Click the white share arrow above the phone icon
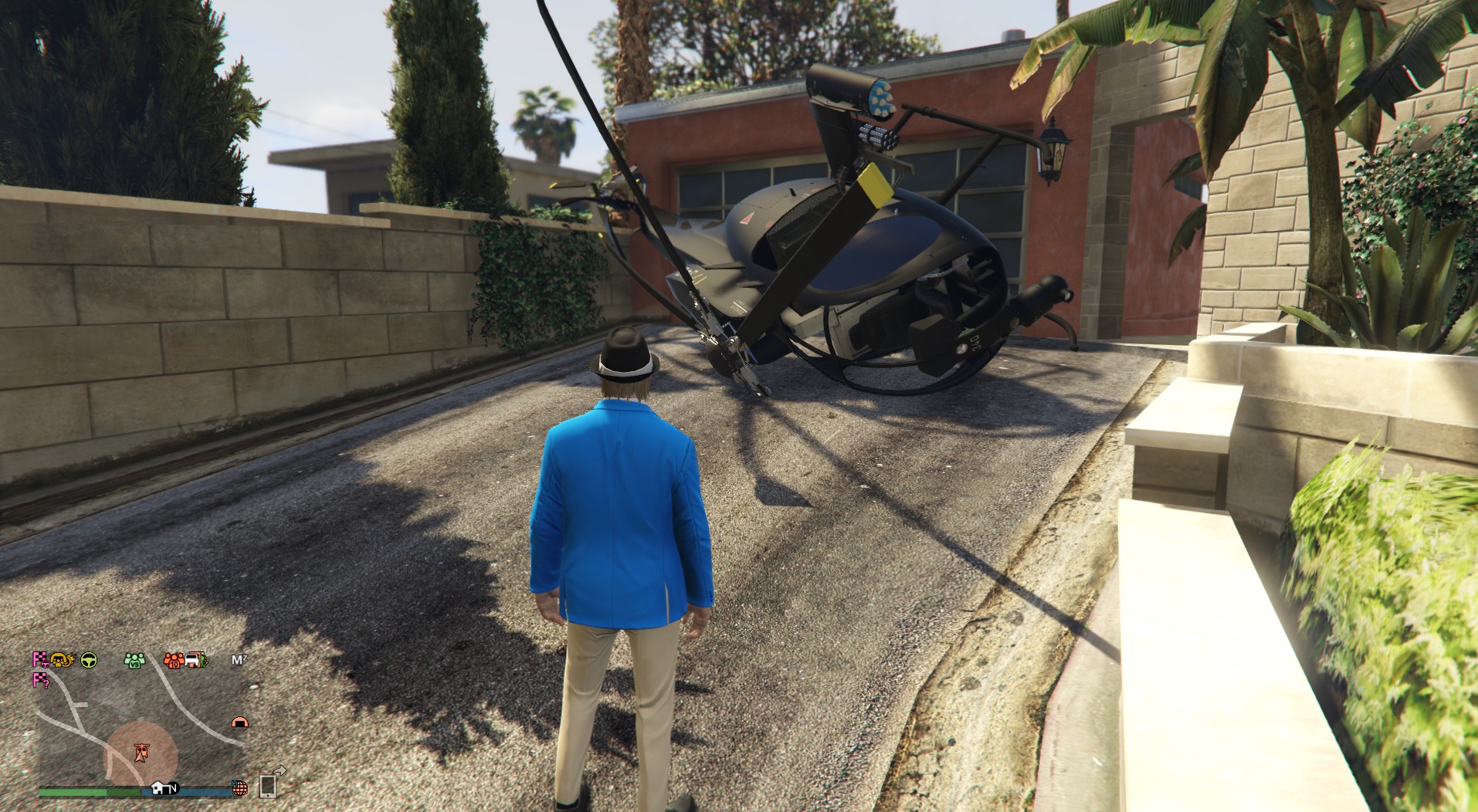1478x812 pixels. tap(280, 770)
